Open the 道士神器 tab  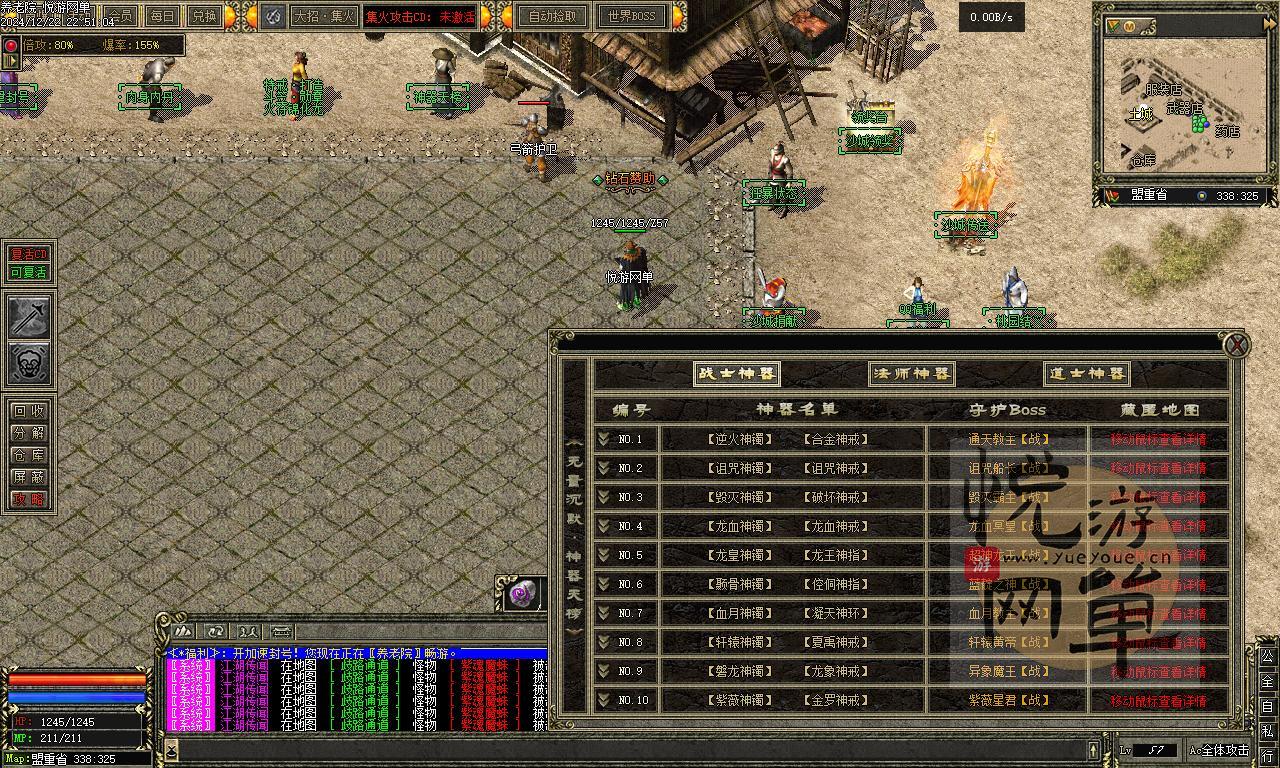click(x=1087, y=374)
